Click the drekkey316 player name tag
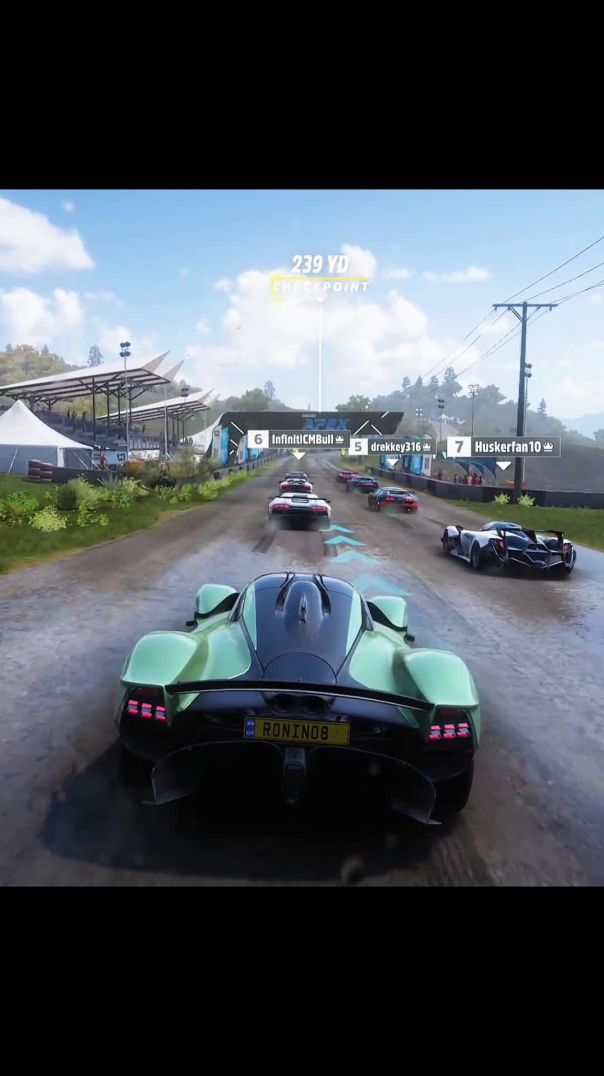604x1076 pixels. coord(392,447)
